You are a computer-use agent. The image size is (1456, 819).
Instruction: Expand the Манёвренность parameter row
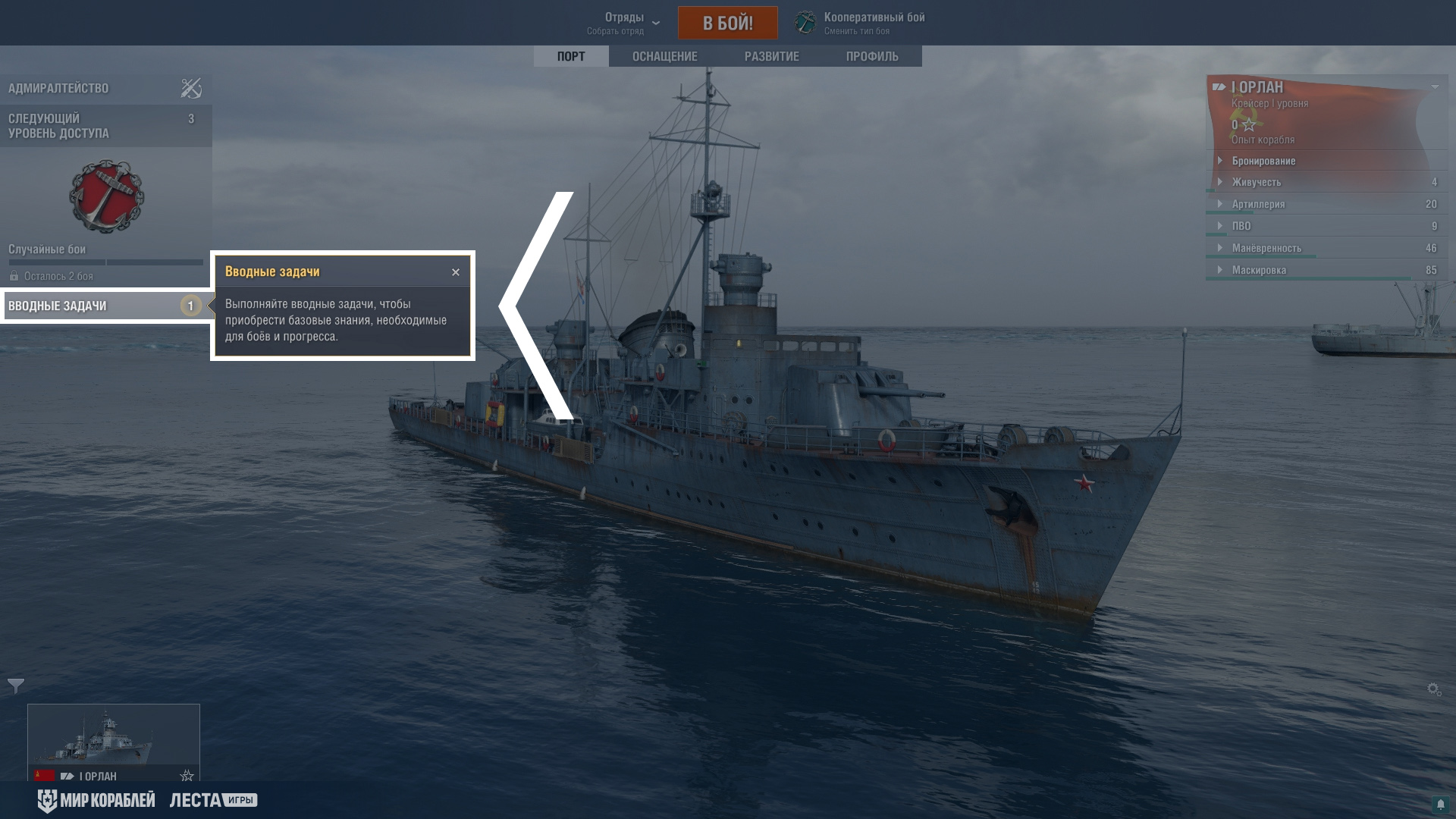pos(1266,248)
